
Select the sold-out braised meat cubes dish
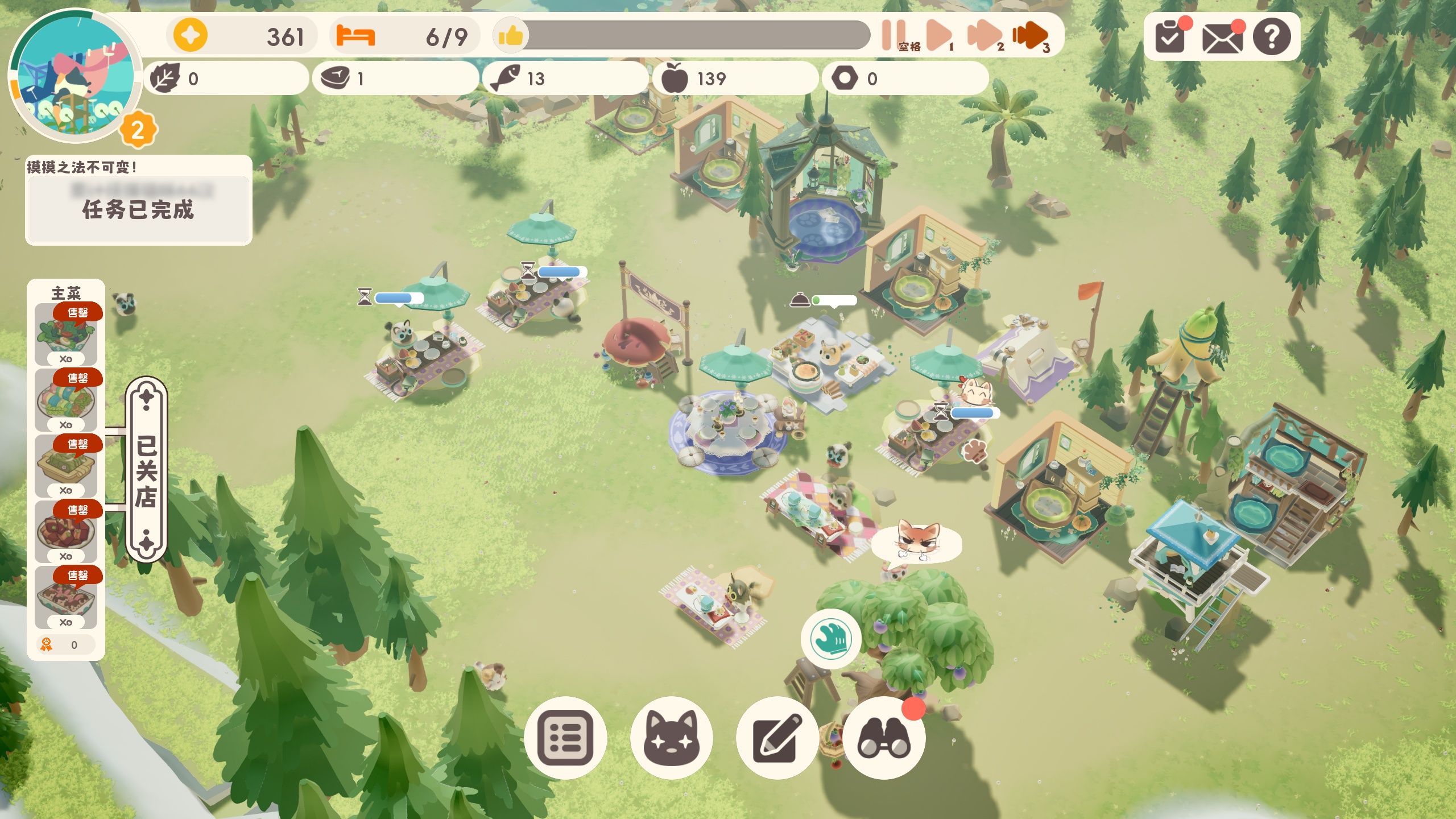(x=66, y=532)
